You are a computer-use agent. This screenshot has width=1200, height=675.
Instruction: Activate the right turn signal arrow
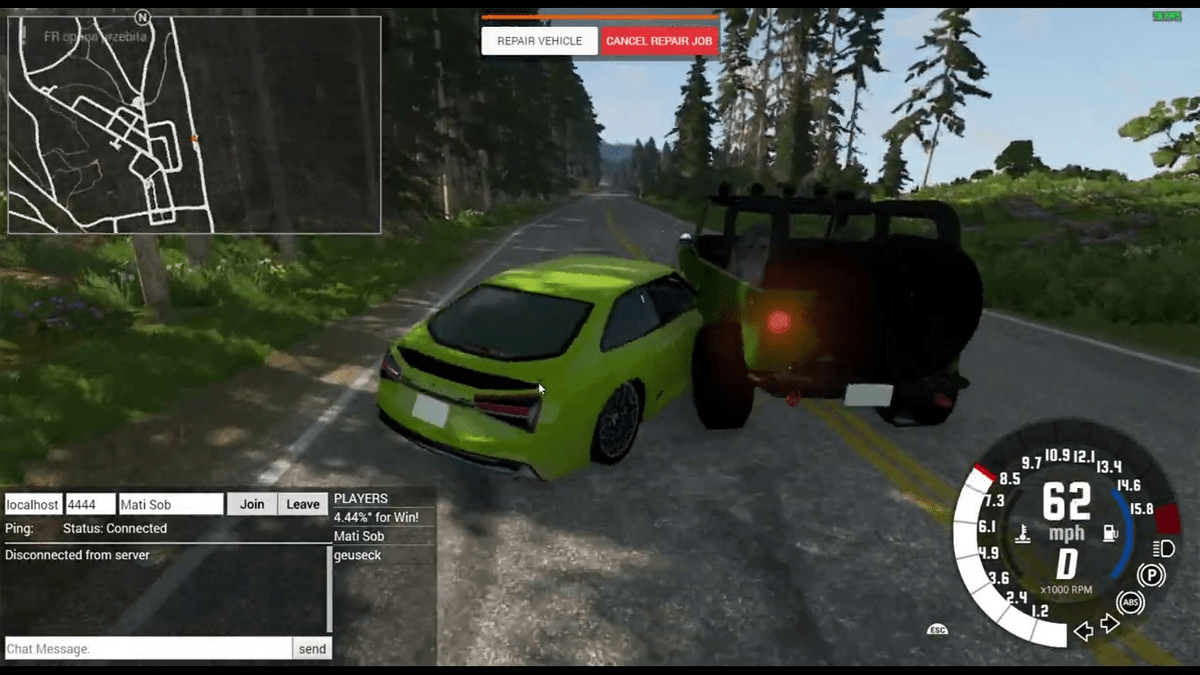(1109, 624)
